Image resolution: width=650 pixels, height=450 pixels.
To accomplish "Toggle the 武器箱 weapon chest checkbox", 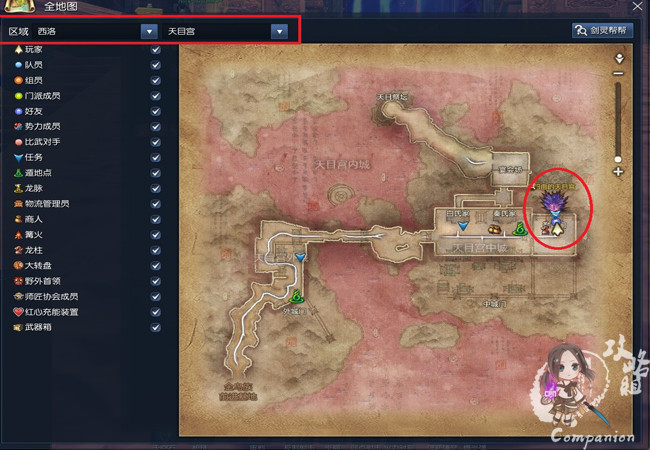I will coord(155,328).
